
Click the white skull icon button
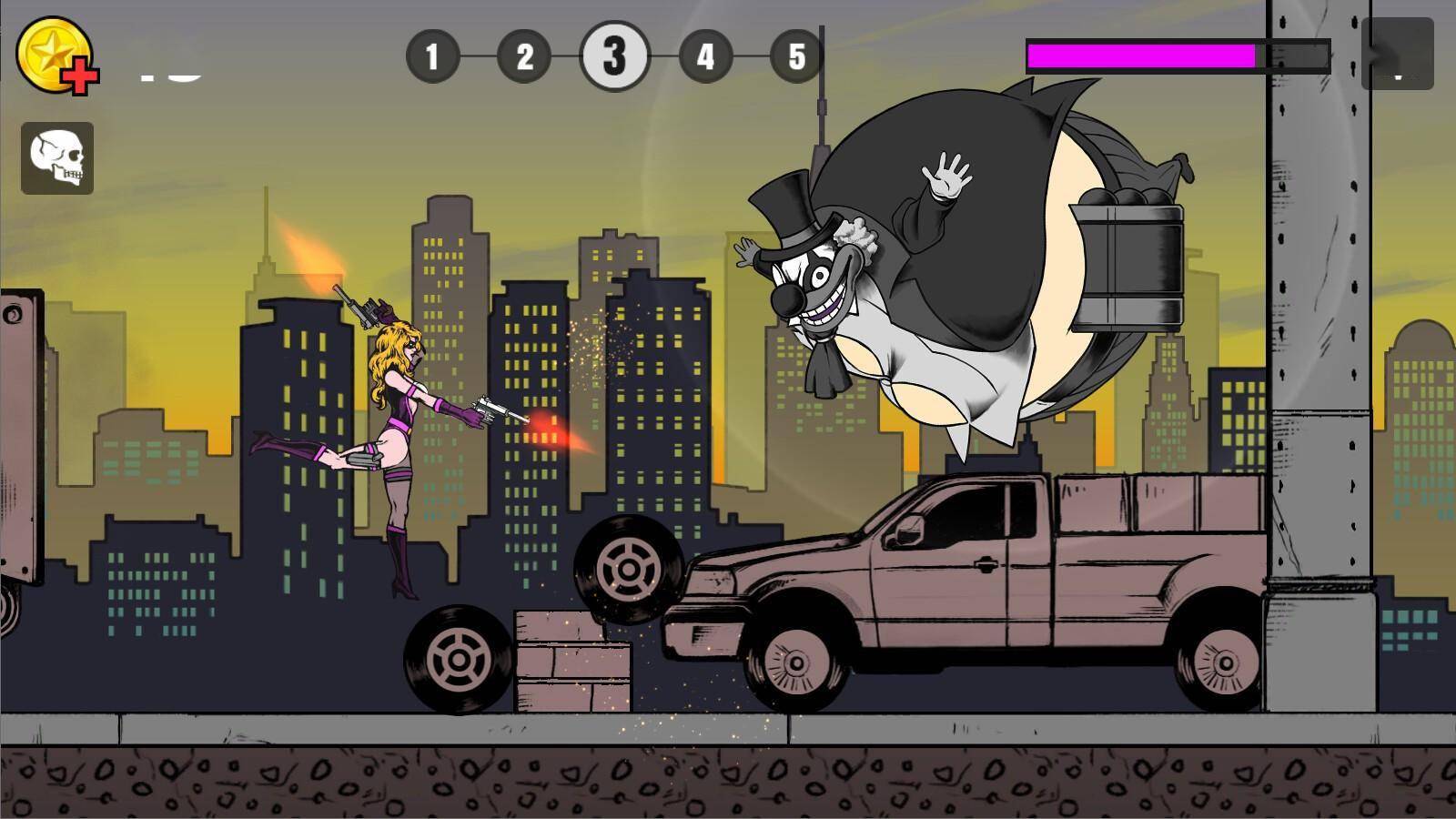[57, 158]
